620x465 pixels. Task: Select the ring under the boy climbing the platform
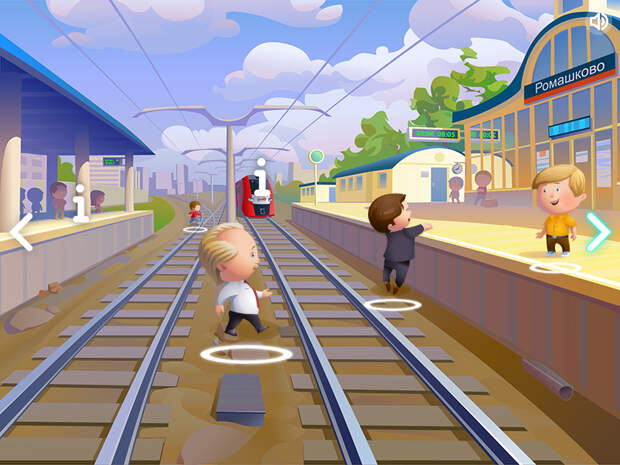click(392, 303)
